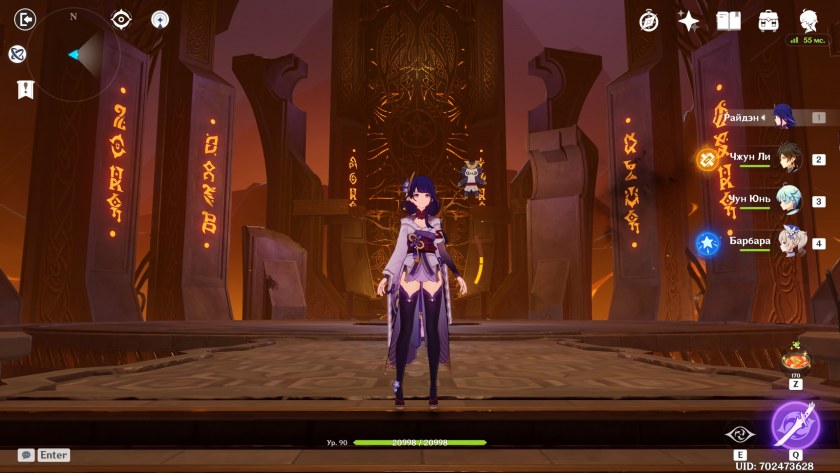Open the Paimon menu icon
This screenshot has width=840, height=473.
808,20
